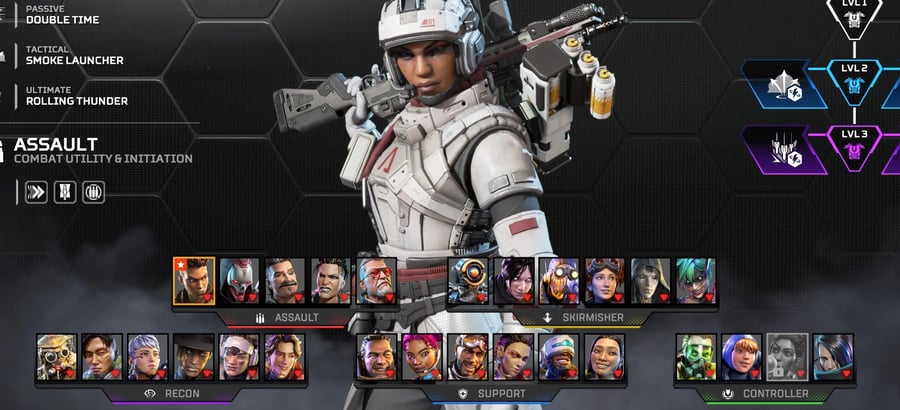900x410 pixels.
Task: Choose the Revenant legend portrait
Action: [240, 281]
